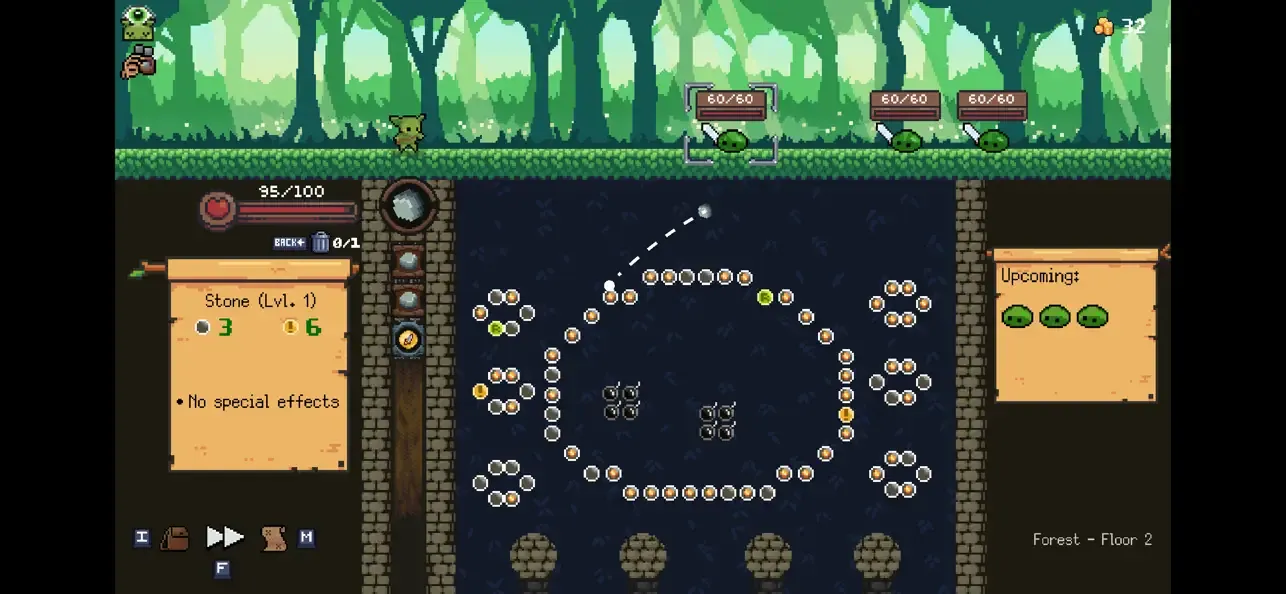Toggle the fast-forward speed button
This screenshot has height=594, width=1286.
225,538
